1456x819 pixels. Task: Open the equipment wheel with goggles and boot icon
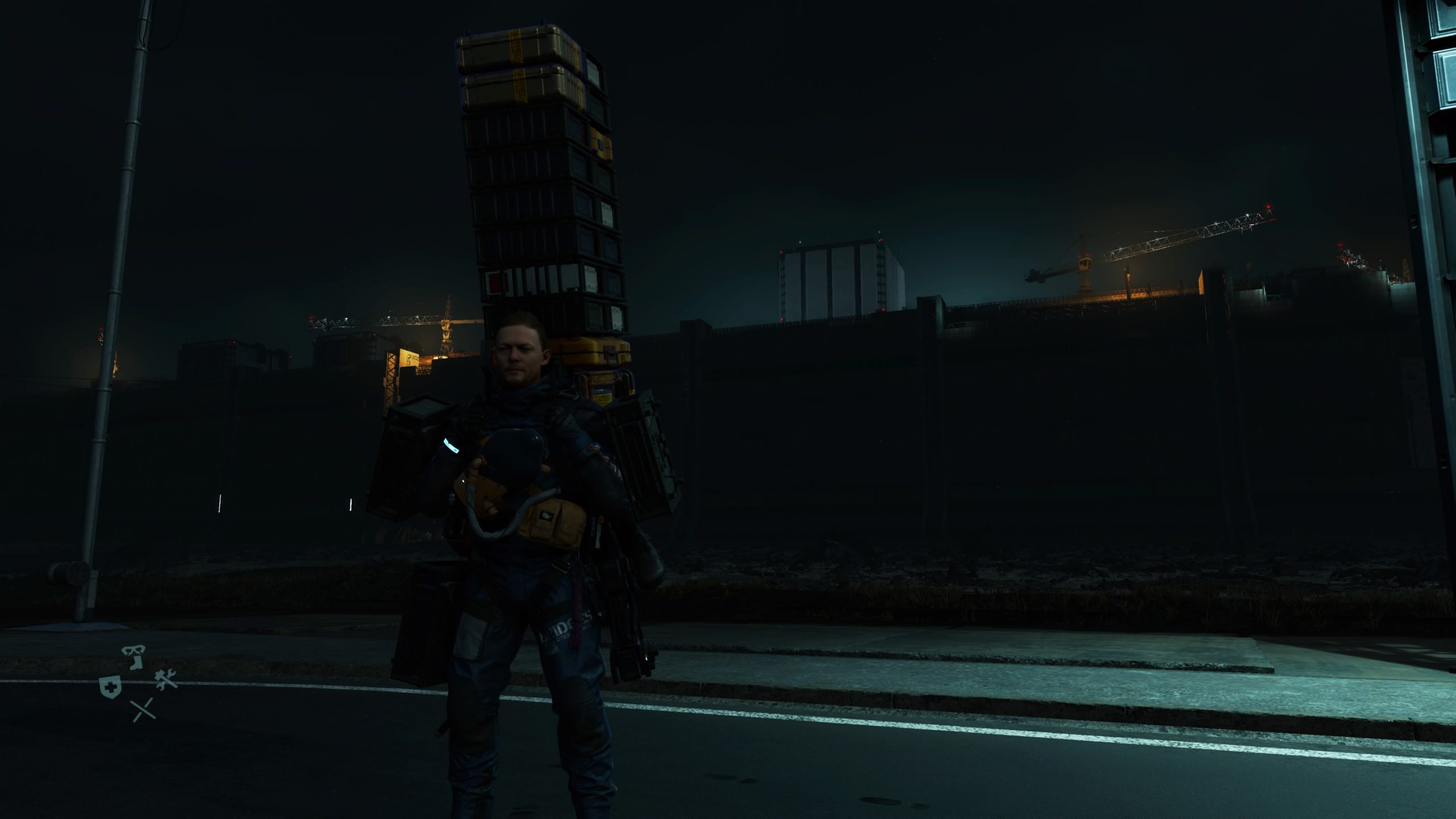point(134,658)
